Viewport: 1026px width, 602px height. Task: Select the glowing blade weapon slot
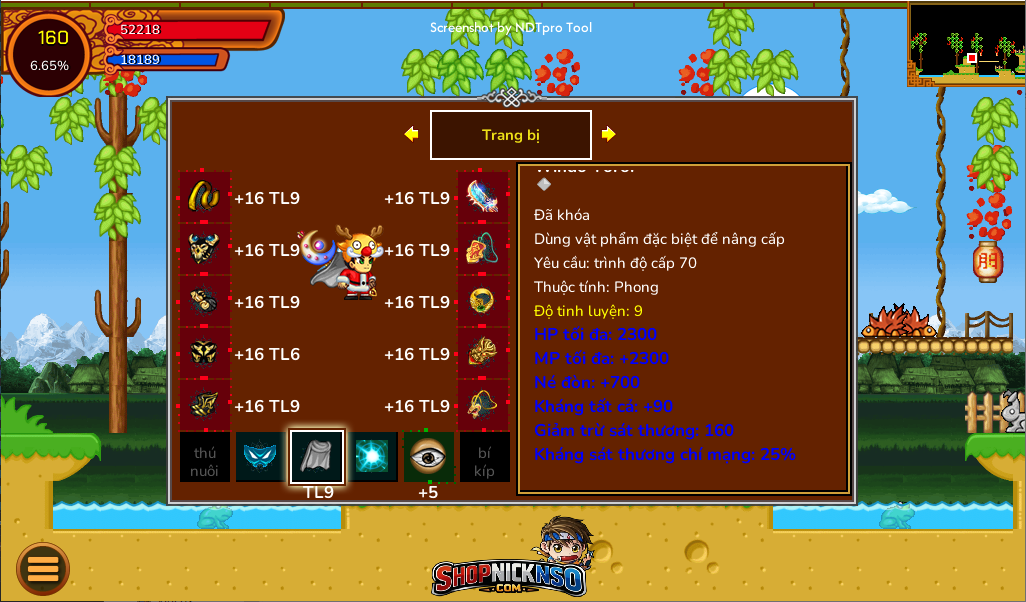tap(483, 197)
